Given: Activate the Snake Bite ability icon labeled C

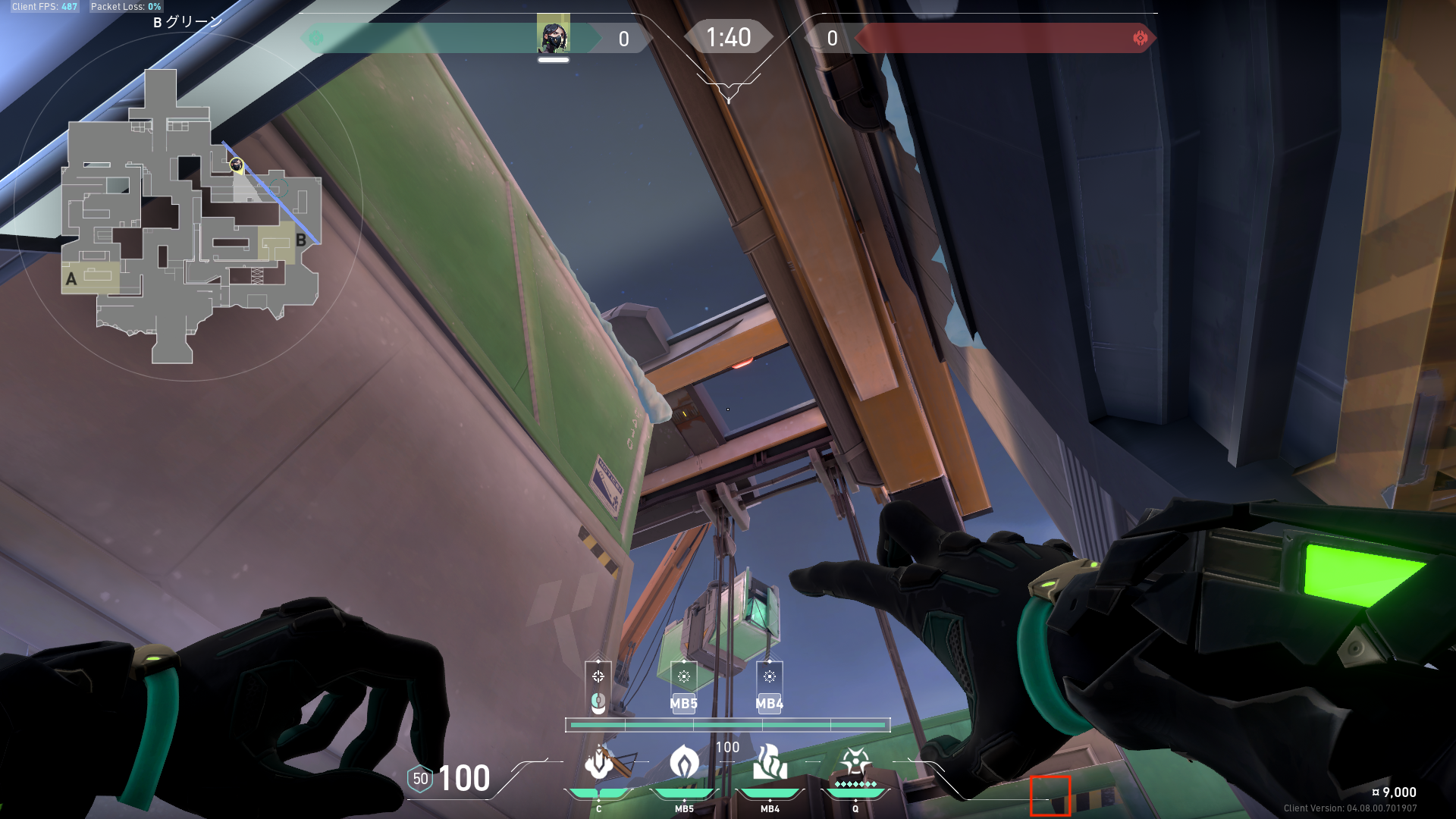Looking at the screenshot, I should tap(599, 763).
